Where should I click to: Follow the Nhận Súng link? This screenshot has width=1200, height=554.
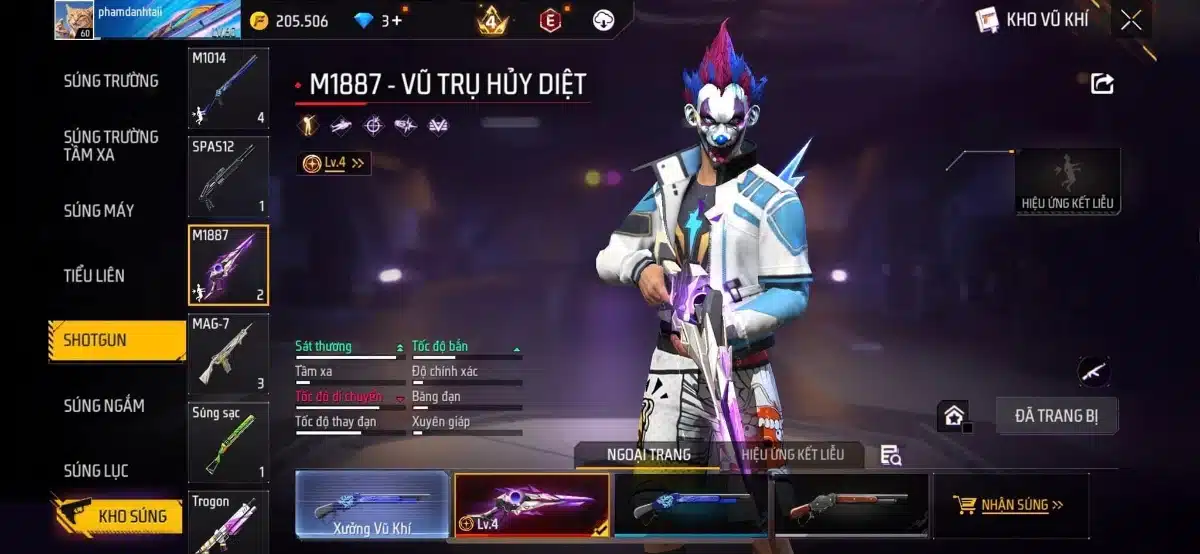click(x=1010, y=505)
